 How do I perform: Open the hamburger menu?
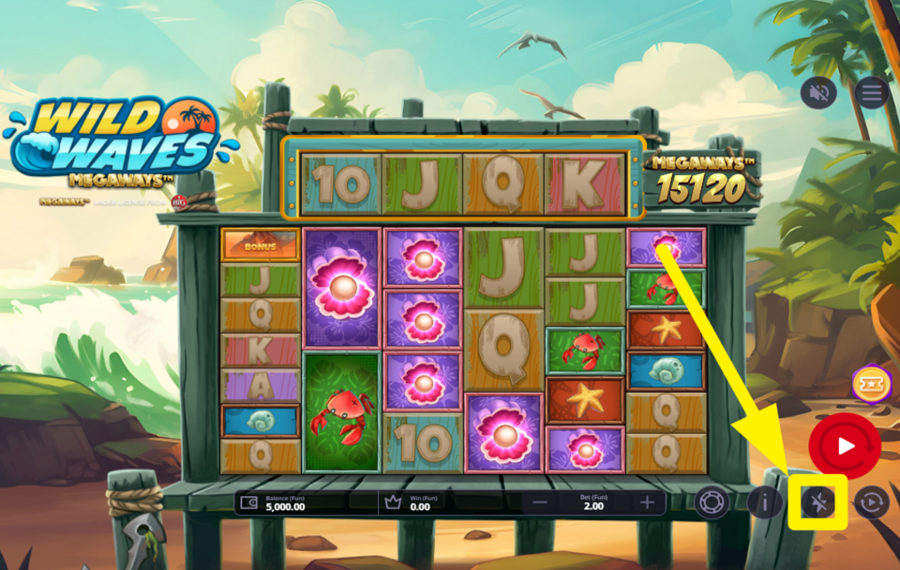872,93
